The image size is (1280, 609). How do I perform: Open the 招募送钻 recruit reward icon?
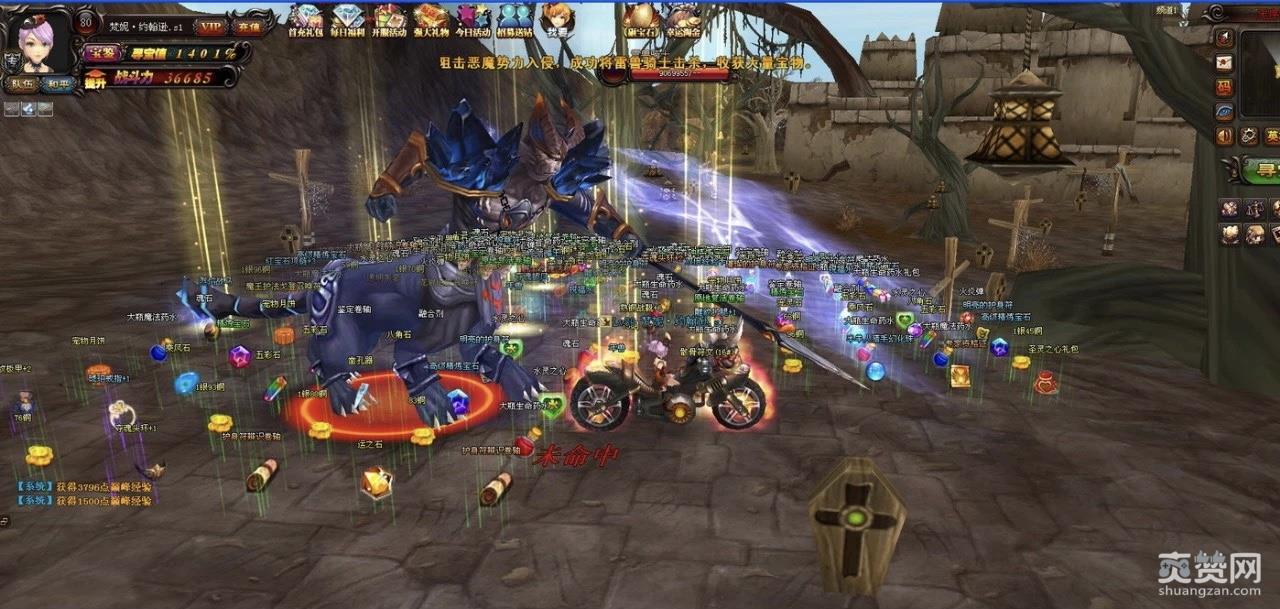(516, 20)
